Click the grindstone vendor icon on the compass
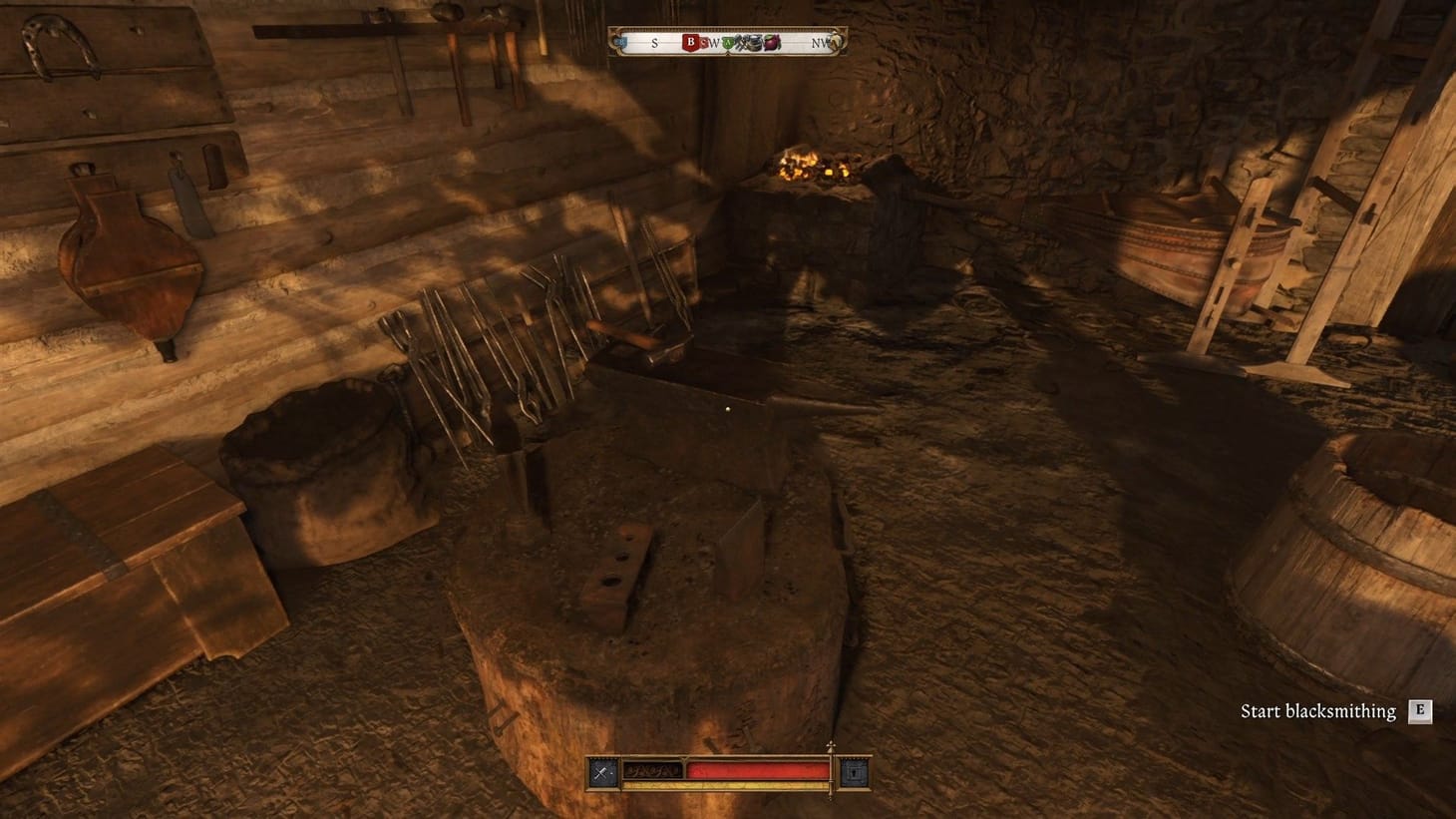This screenshot has width=1456, height=819. [x=755, y=41]
